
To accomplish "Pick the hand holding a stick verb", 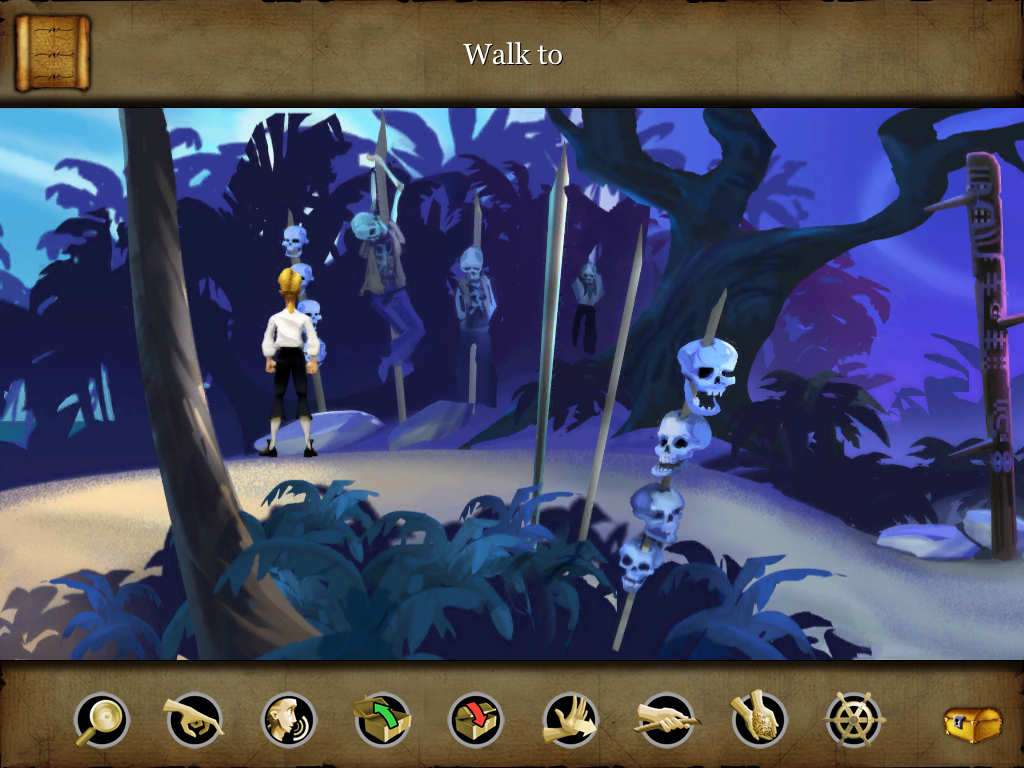I will pyautogui.click(x=665, y=720).
